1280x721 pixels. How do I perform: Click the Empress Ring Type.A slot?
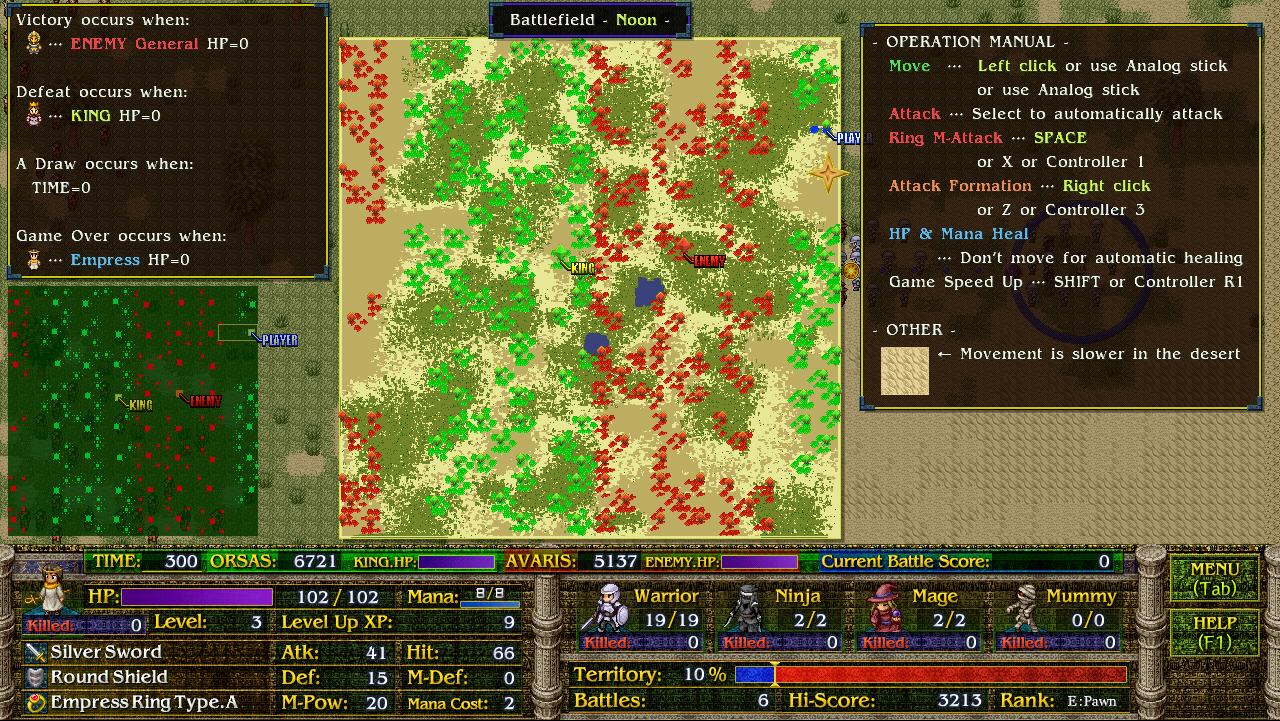tap(143, 702)
